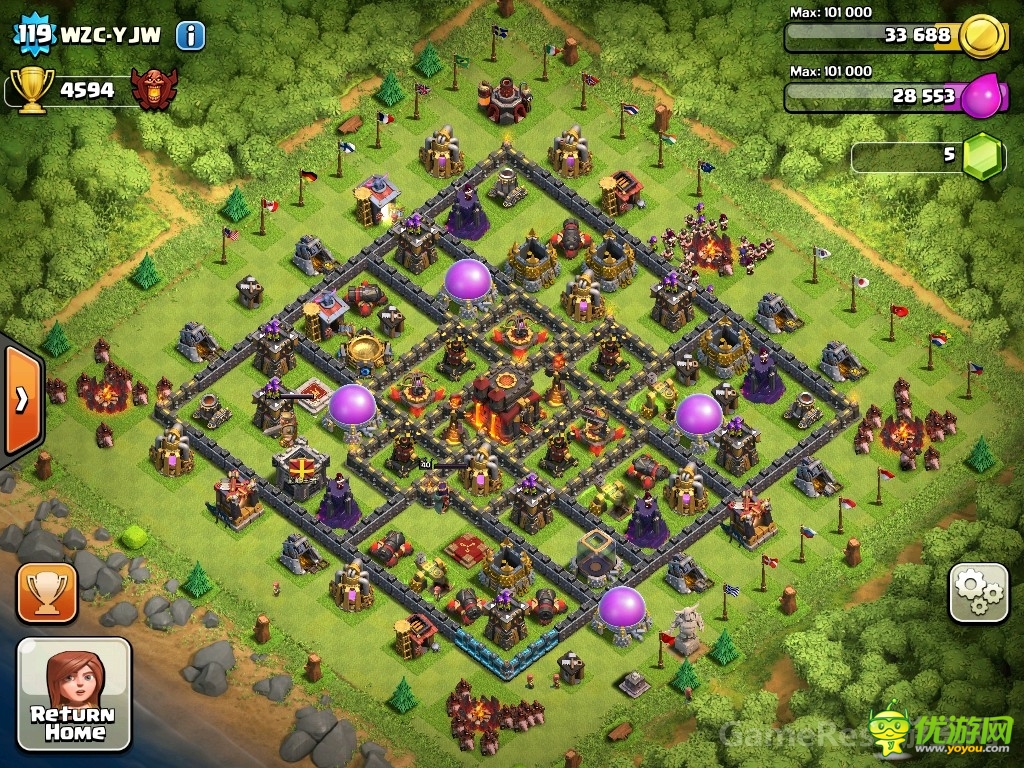The height and width of the screenshot is (768, 1024).
Task: Tap the red league badge emblem
Action: 155,89
